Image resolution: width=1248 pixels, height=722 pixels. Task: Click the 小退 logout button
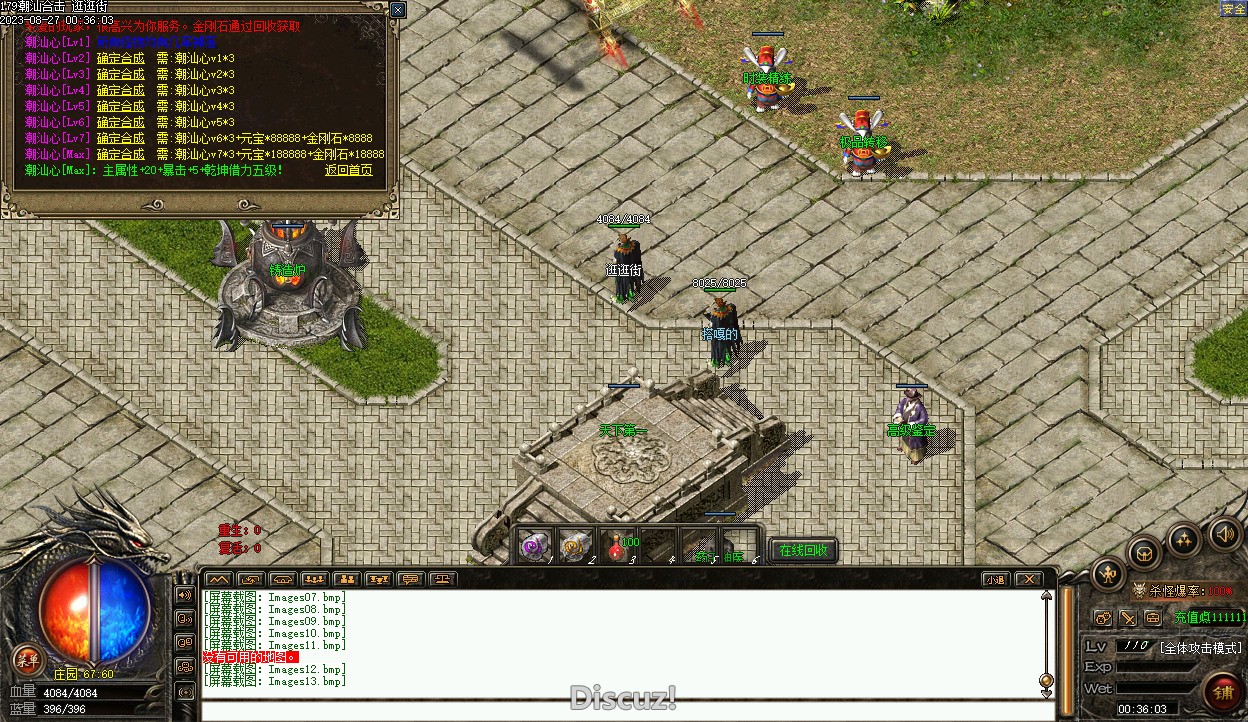[x=995, y=579]
